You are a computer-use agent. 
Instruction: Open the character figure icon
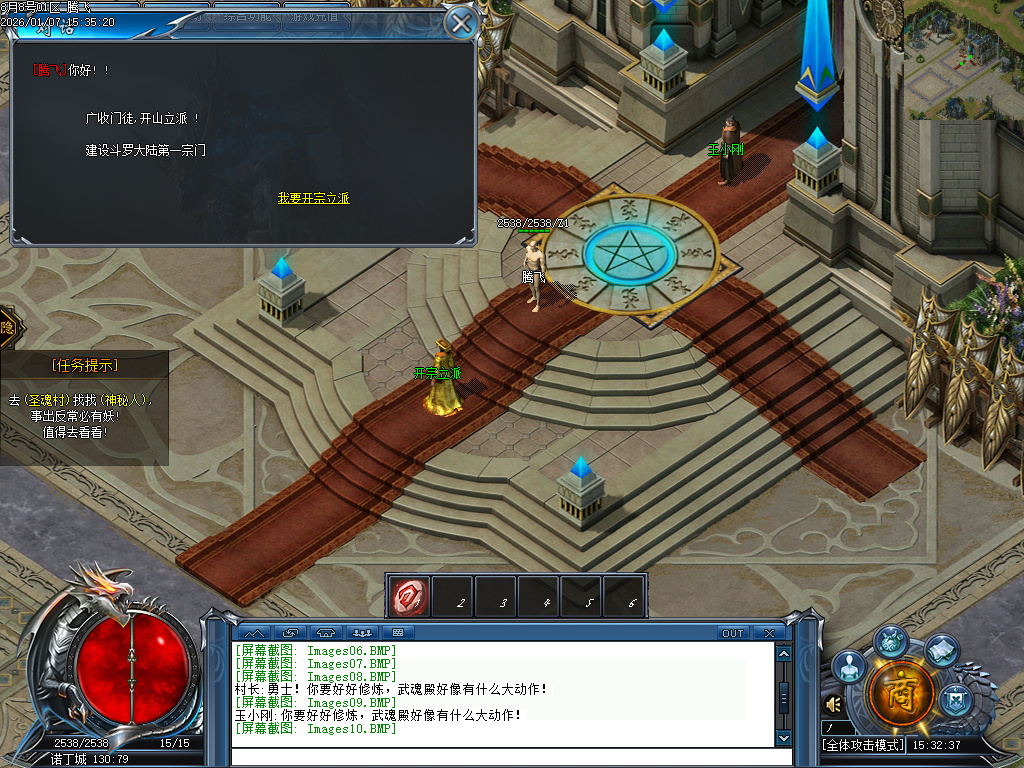[x=848, y=667]
